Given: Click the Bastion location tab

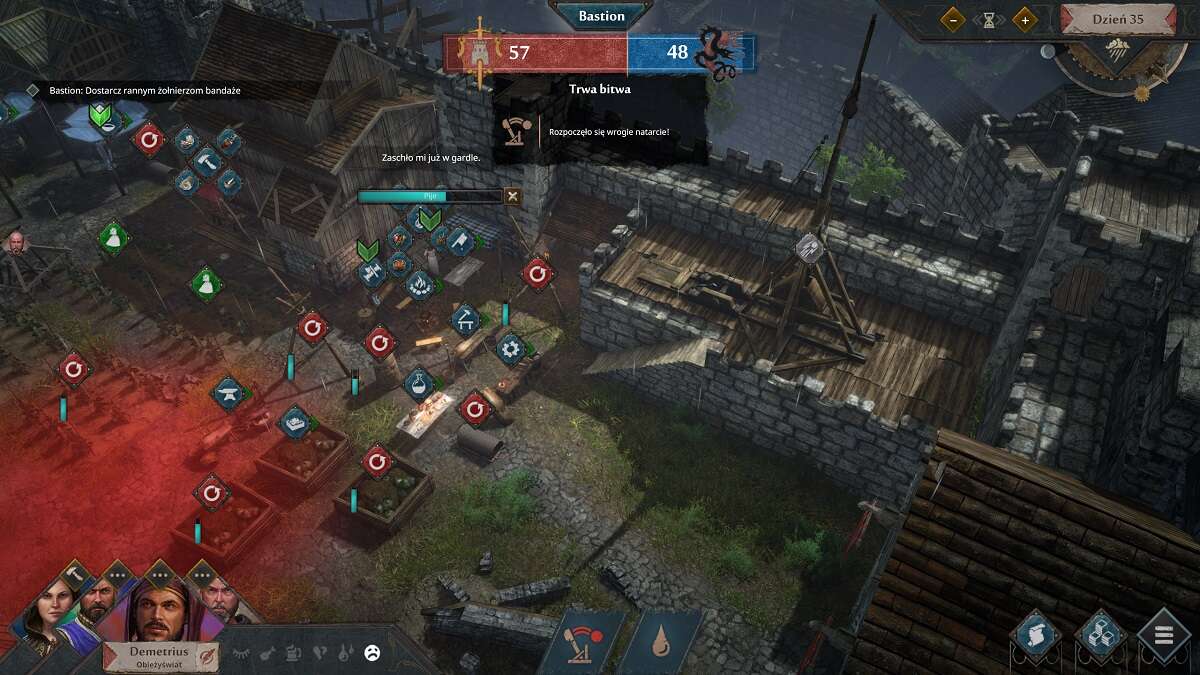Looking at the screenshot, I should [x=601, y=16].
